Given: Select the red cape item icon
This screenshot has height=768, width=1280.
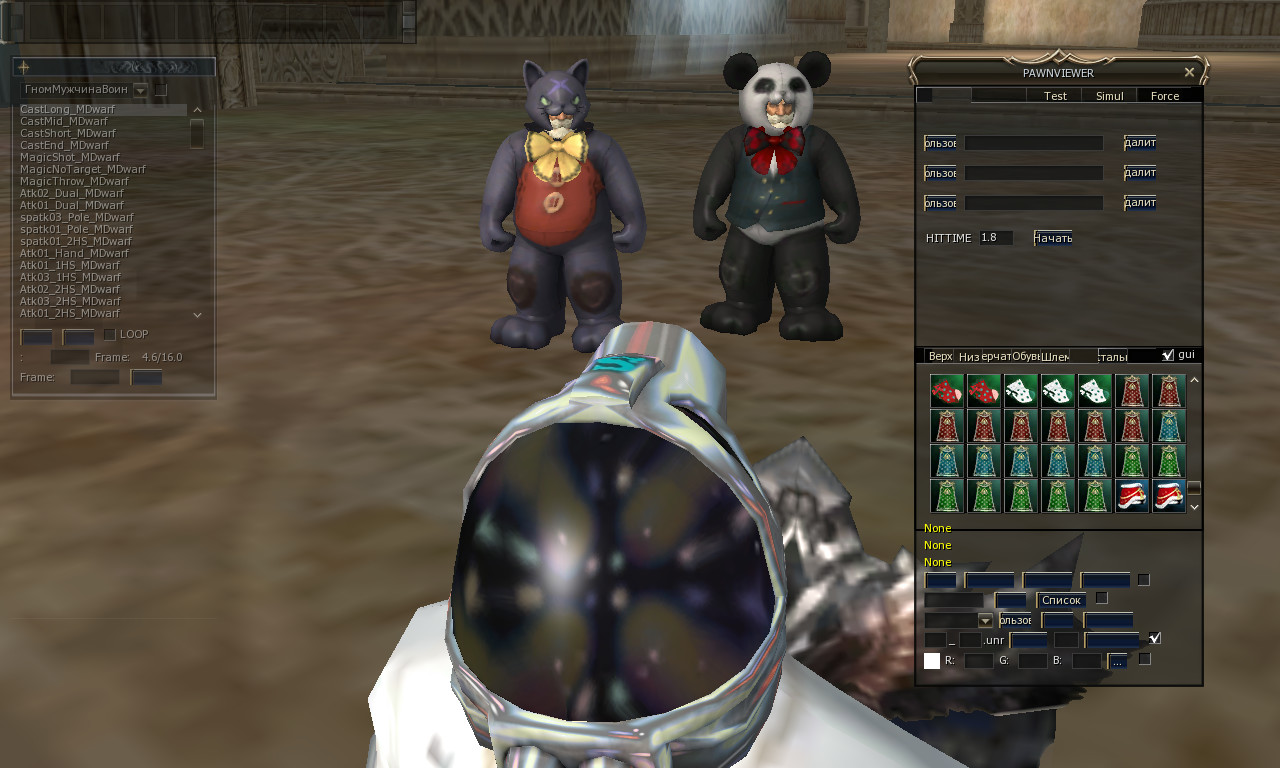Looking at the screenshot, I should (x=1132, y=391).
